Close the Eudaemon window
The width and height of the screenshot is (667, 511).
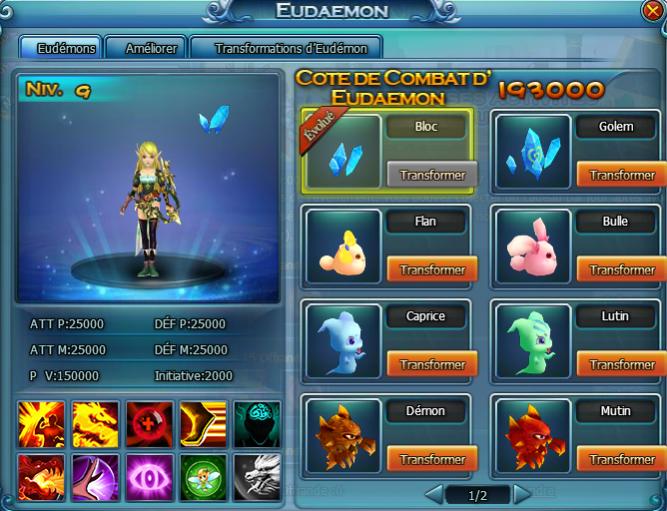point(652,11)
